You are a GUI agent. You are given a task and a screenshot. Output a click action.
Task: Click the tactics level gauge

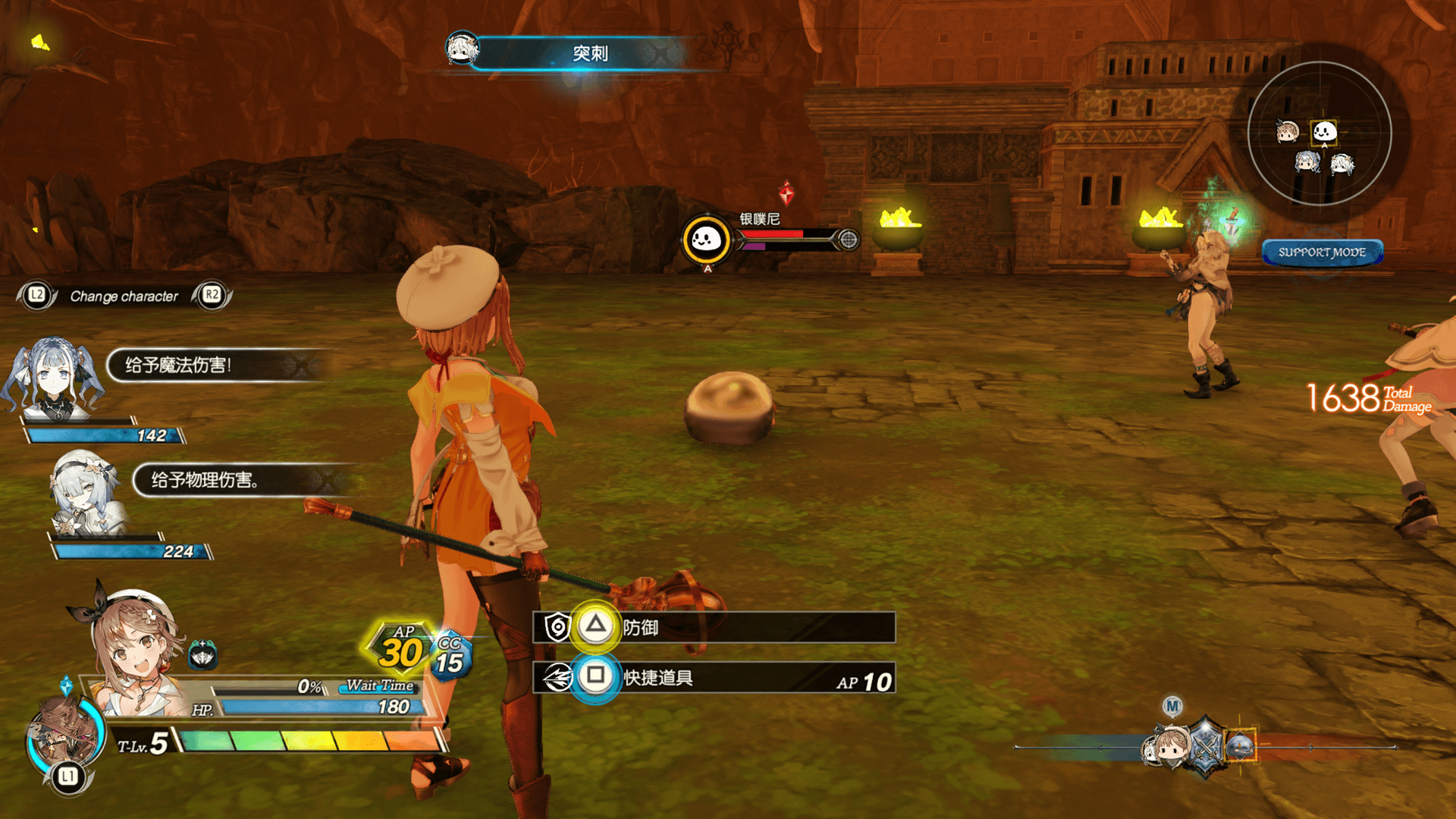point(309,741)
